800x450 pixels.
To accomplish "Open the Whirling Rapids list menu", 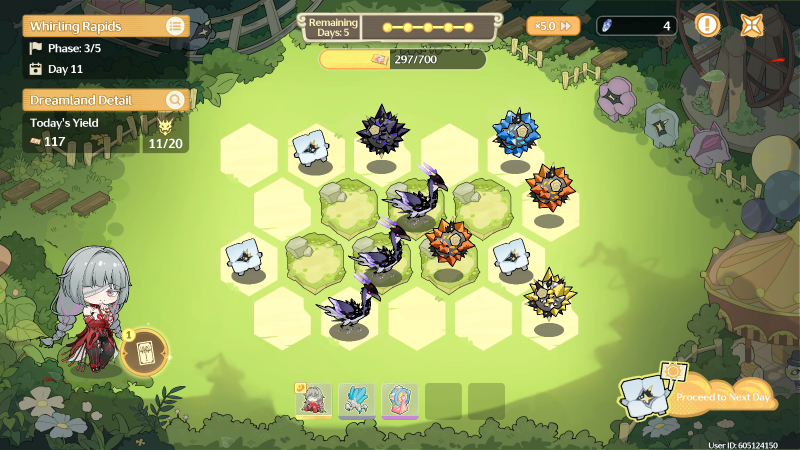I will 175,26.
